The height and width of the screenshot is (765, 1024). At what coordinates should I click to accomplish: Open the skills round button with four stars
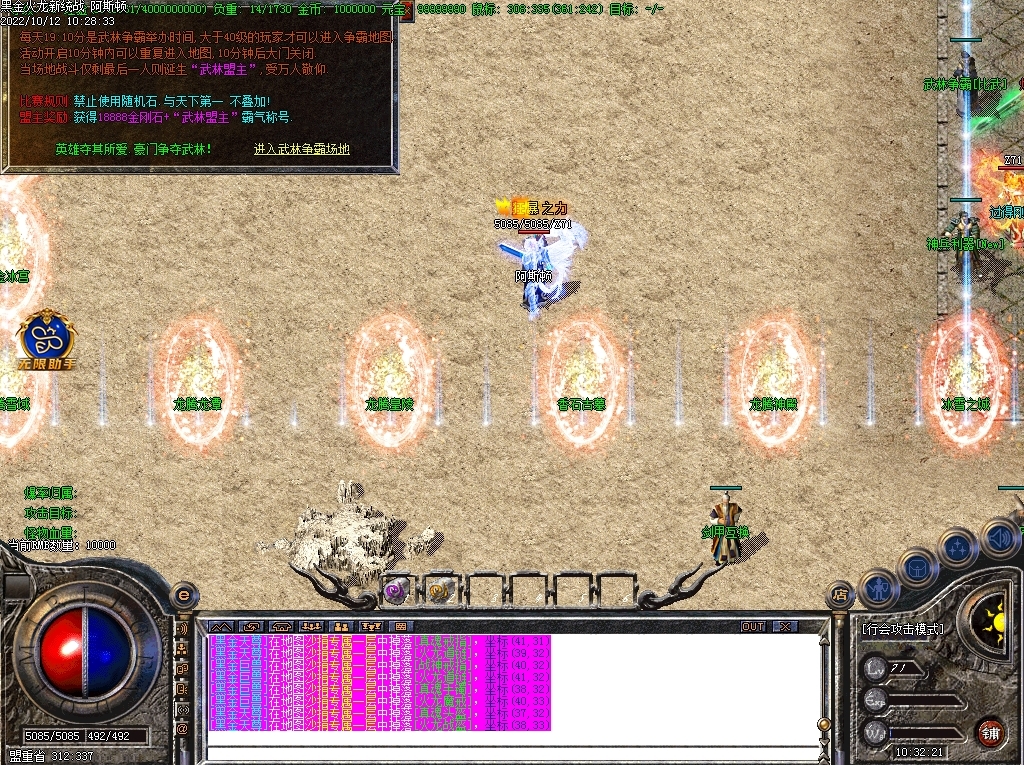click(957, 548)
